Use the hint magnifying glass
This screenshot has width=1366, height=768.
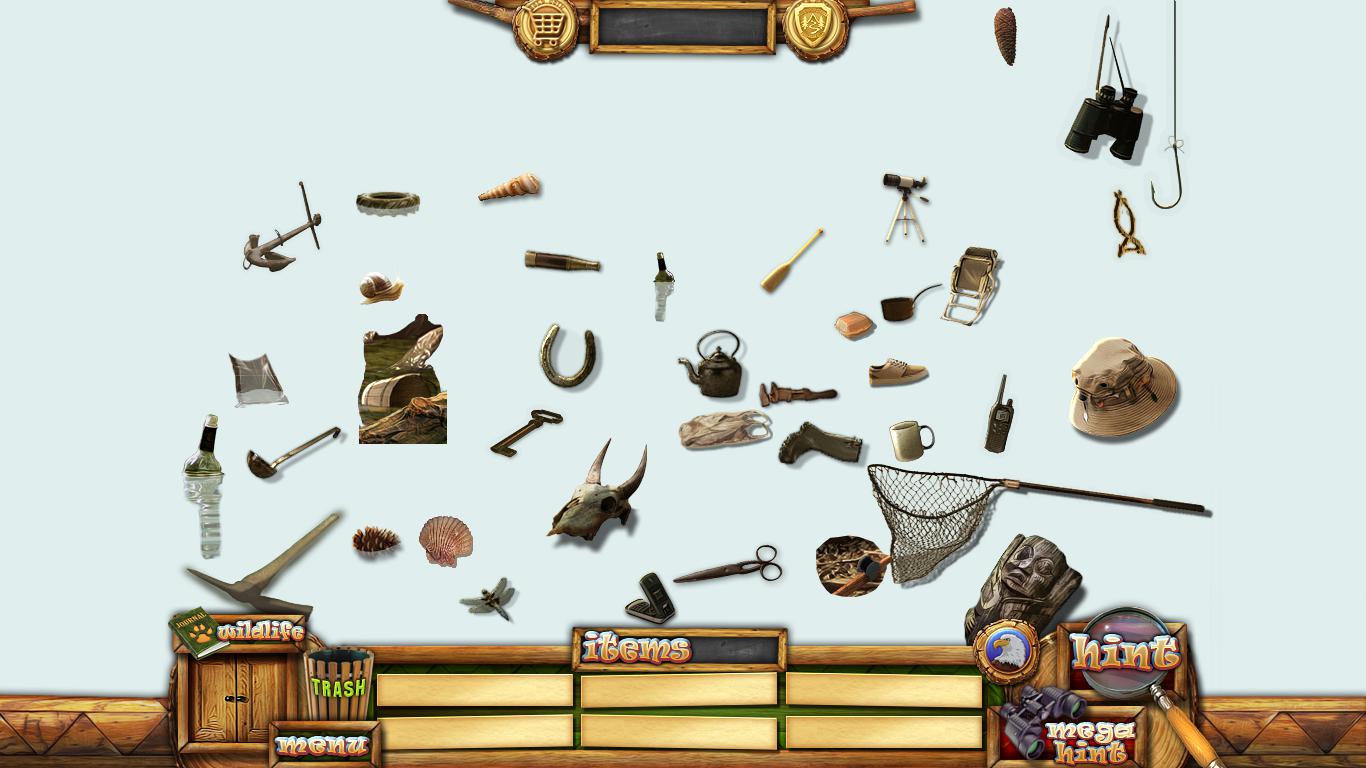click(x=1125, y=653)
